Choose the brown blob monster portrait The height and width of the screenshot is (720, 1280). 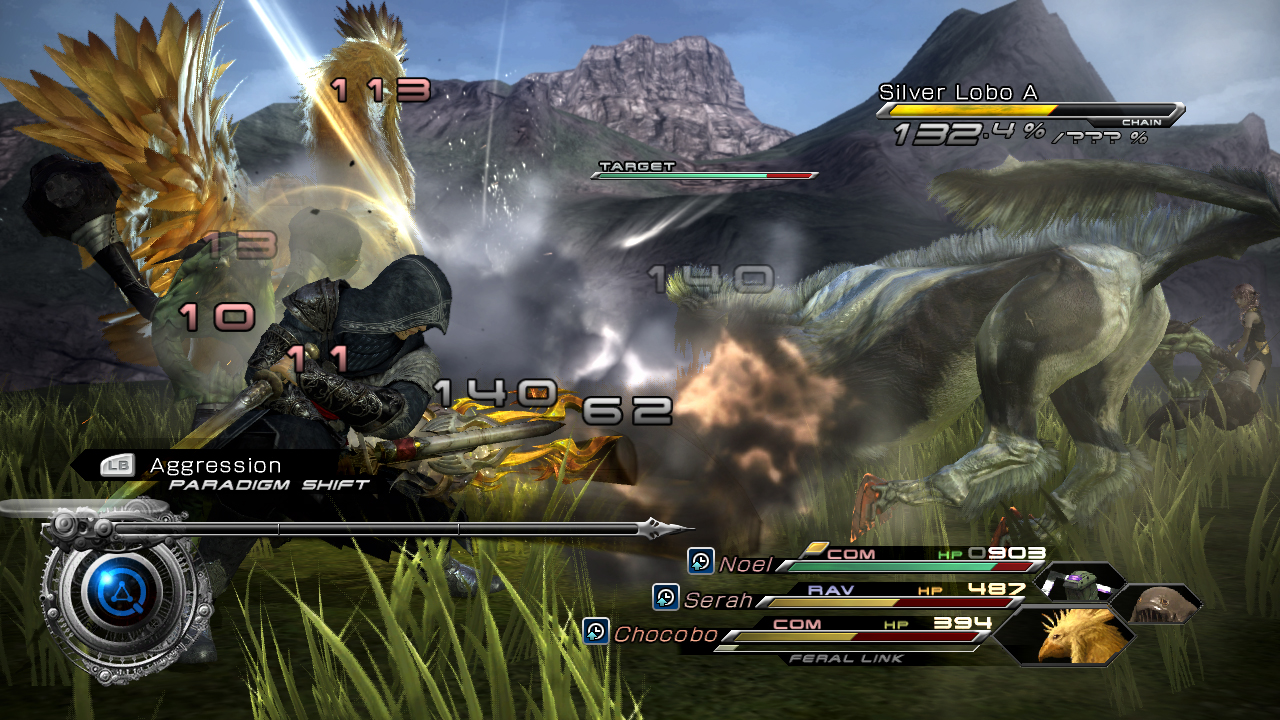1156,603
